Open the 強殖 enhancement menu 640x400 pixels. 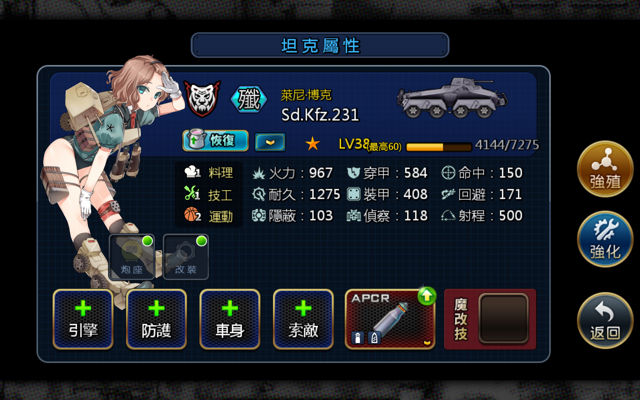click(605, 172)
